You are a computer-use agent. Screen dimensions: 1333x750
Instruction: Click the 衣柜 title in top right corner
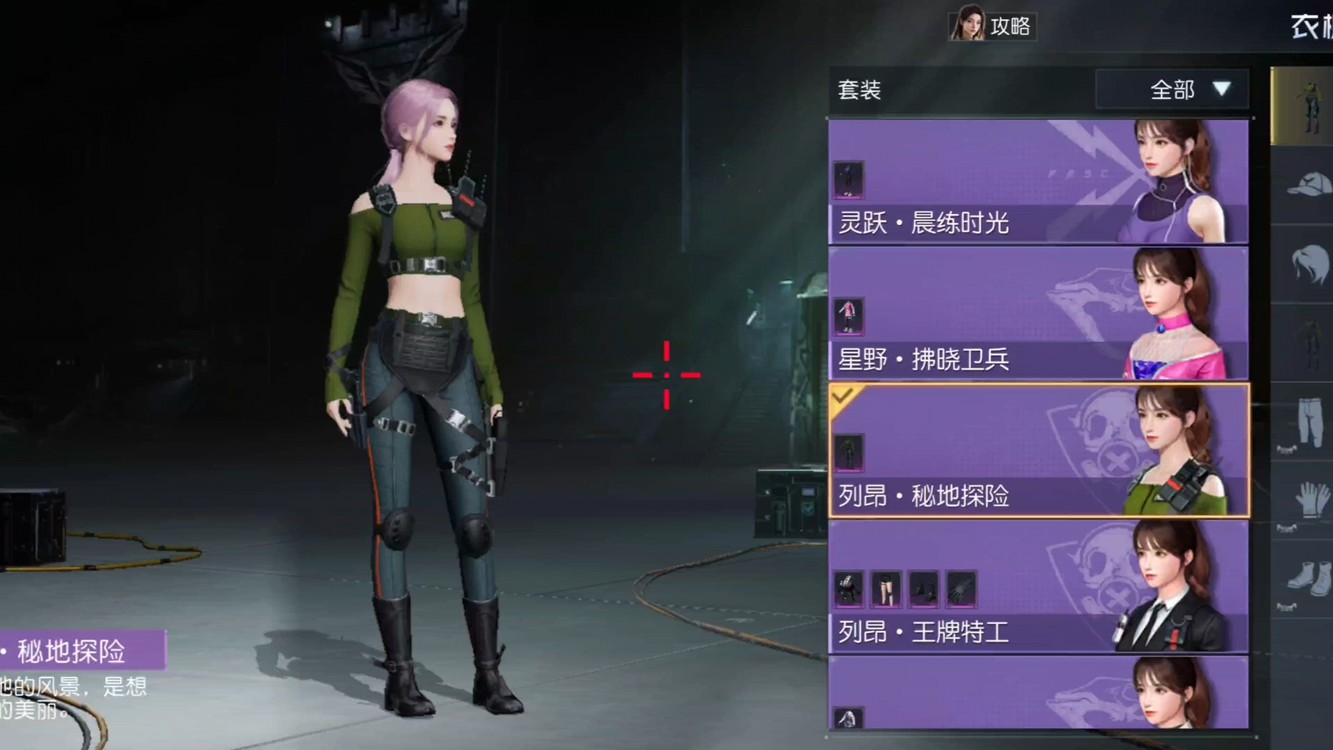(1310, 27)
